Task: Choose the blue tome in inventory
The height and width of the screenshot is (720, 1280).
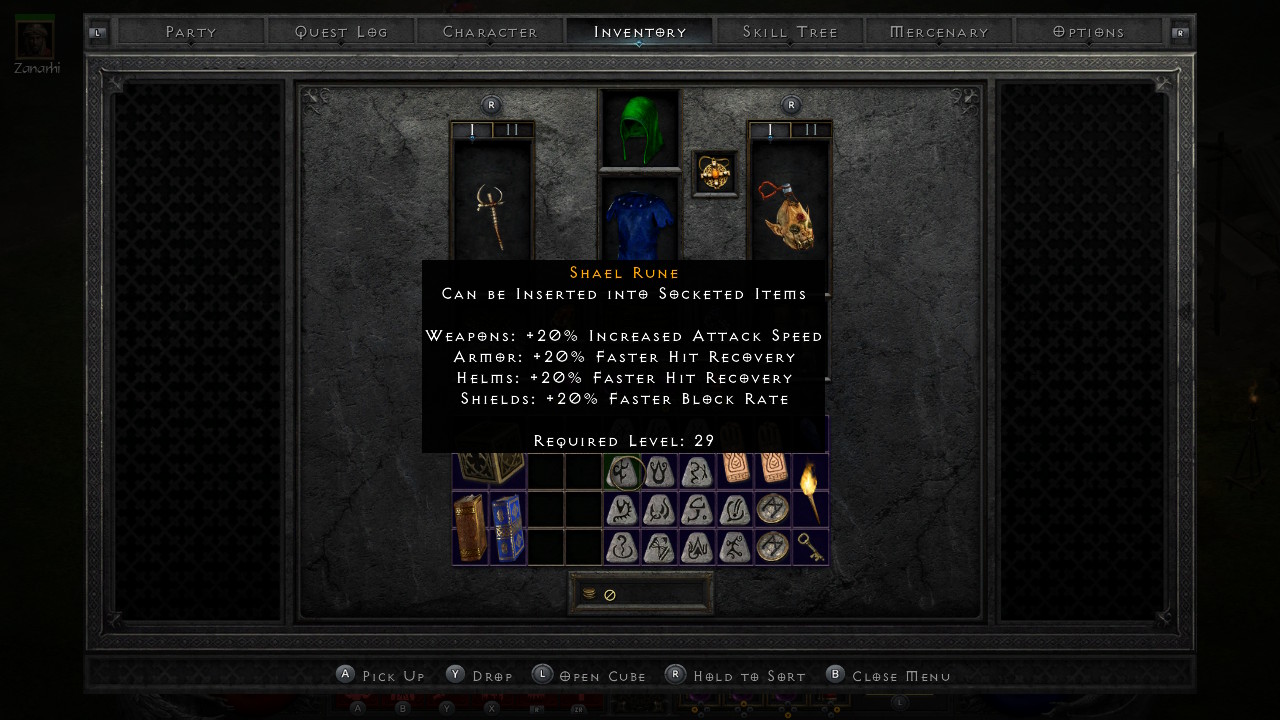Action: tap(506, 528)
